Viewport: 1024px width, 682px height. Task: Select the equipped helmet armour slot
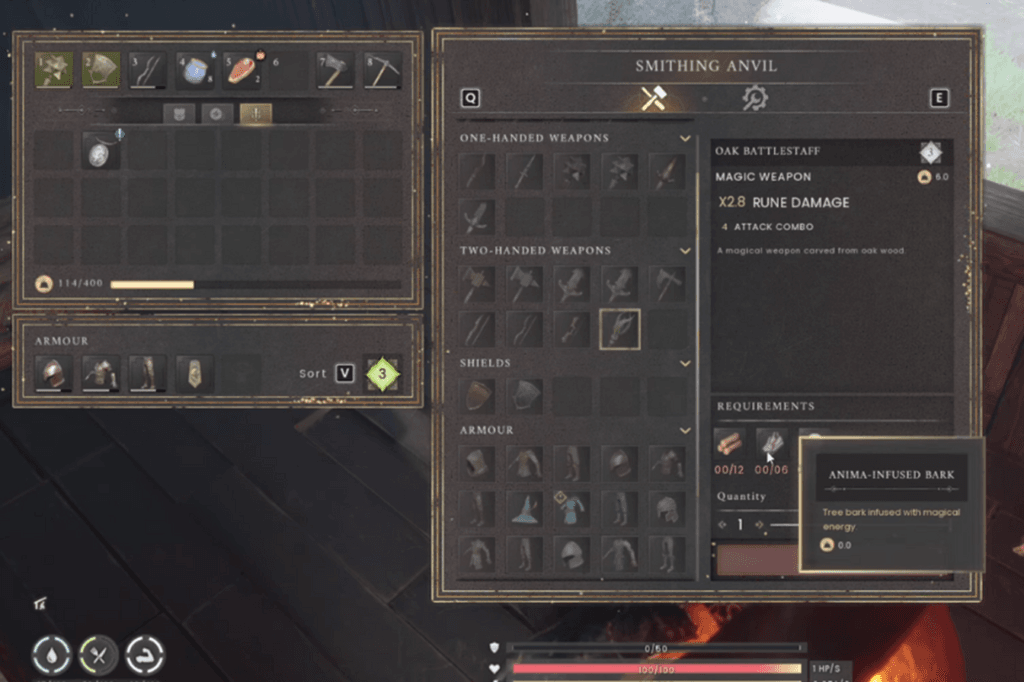pos(53,374)
